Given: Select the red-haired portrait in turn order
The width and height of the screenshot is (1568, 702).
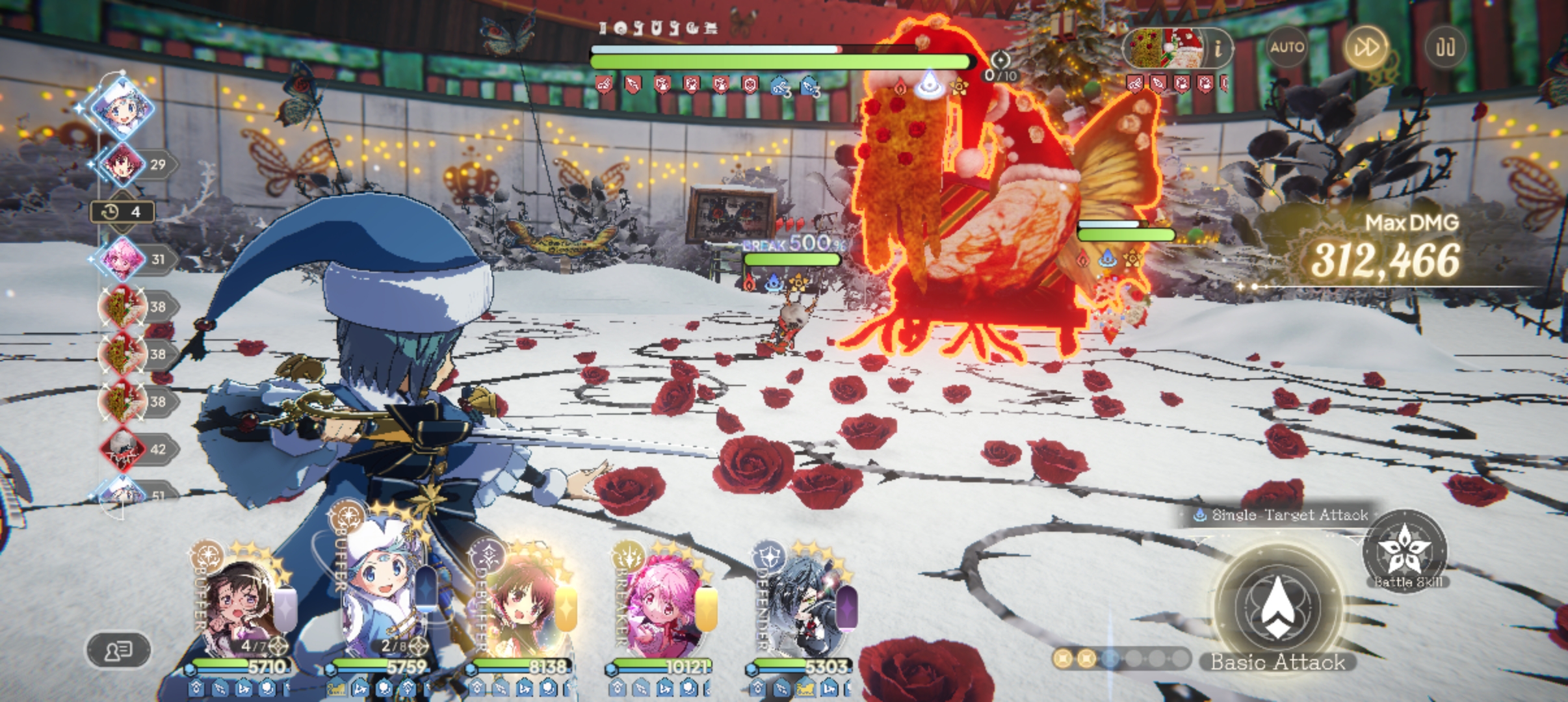Looking at the screenshot, I should (122, 164).
